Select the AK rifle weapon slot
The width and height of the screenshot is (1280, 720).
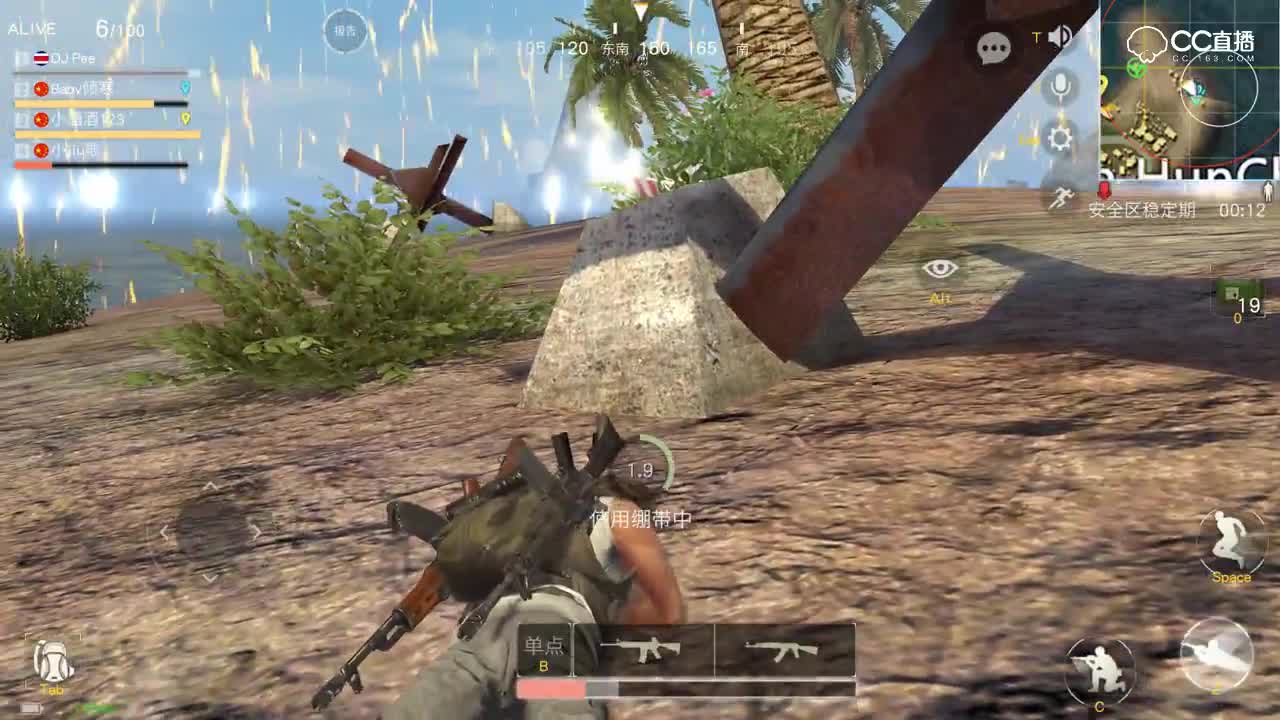(786, 648)
